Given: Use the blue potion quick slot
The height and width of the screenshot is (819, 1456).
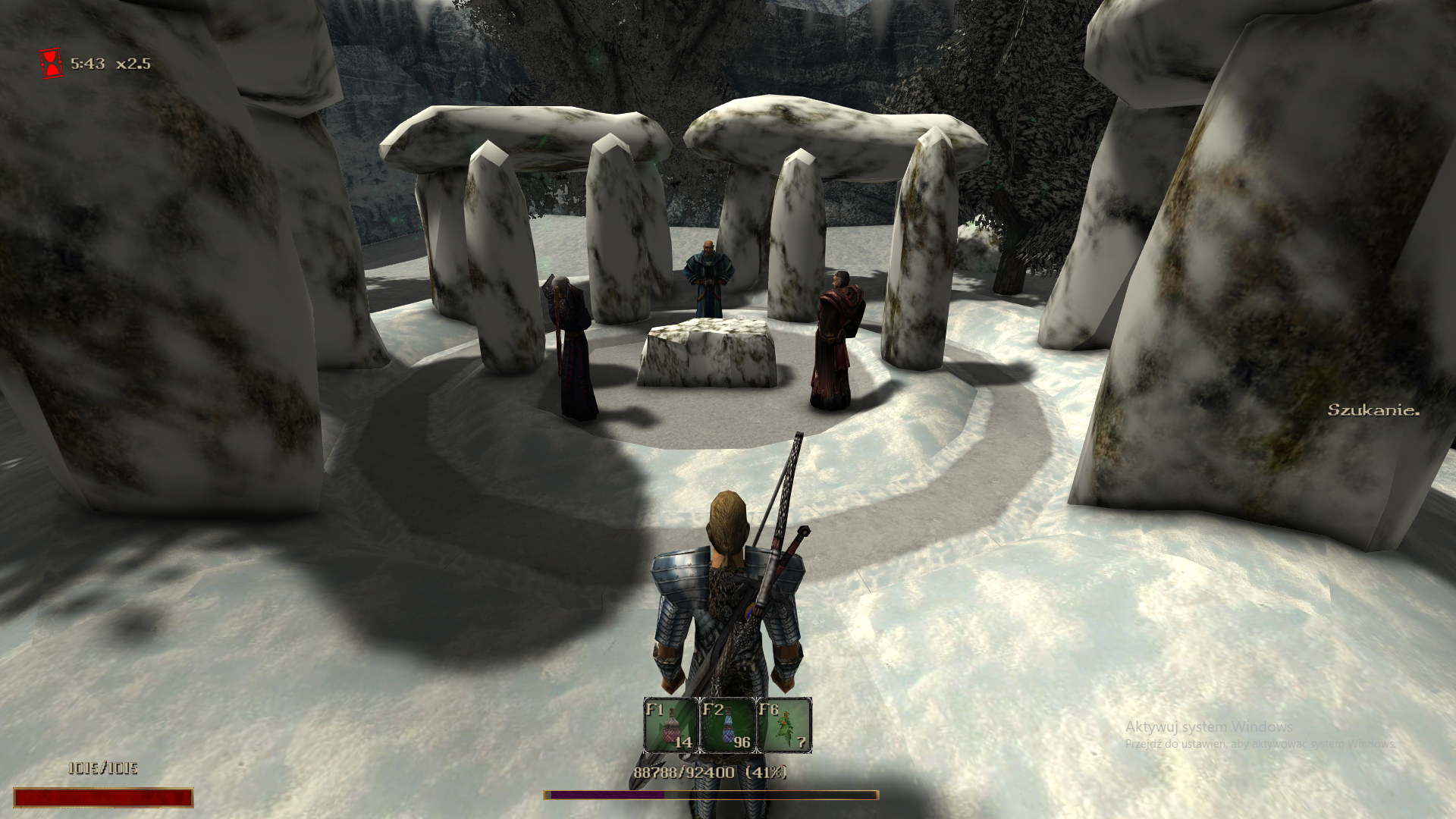Looking at the screenshot, I should pyautogui.click(x=727, y=726).
